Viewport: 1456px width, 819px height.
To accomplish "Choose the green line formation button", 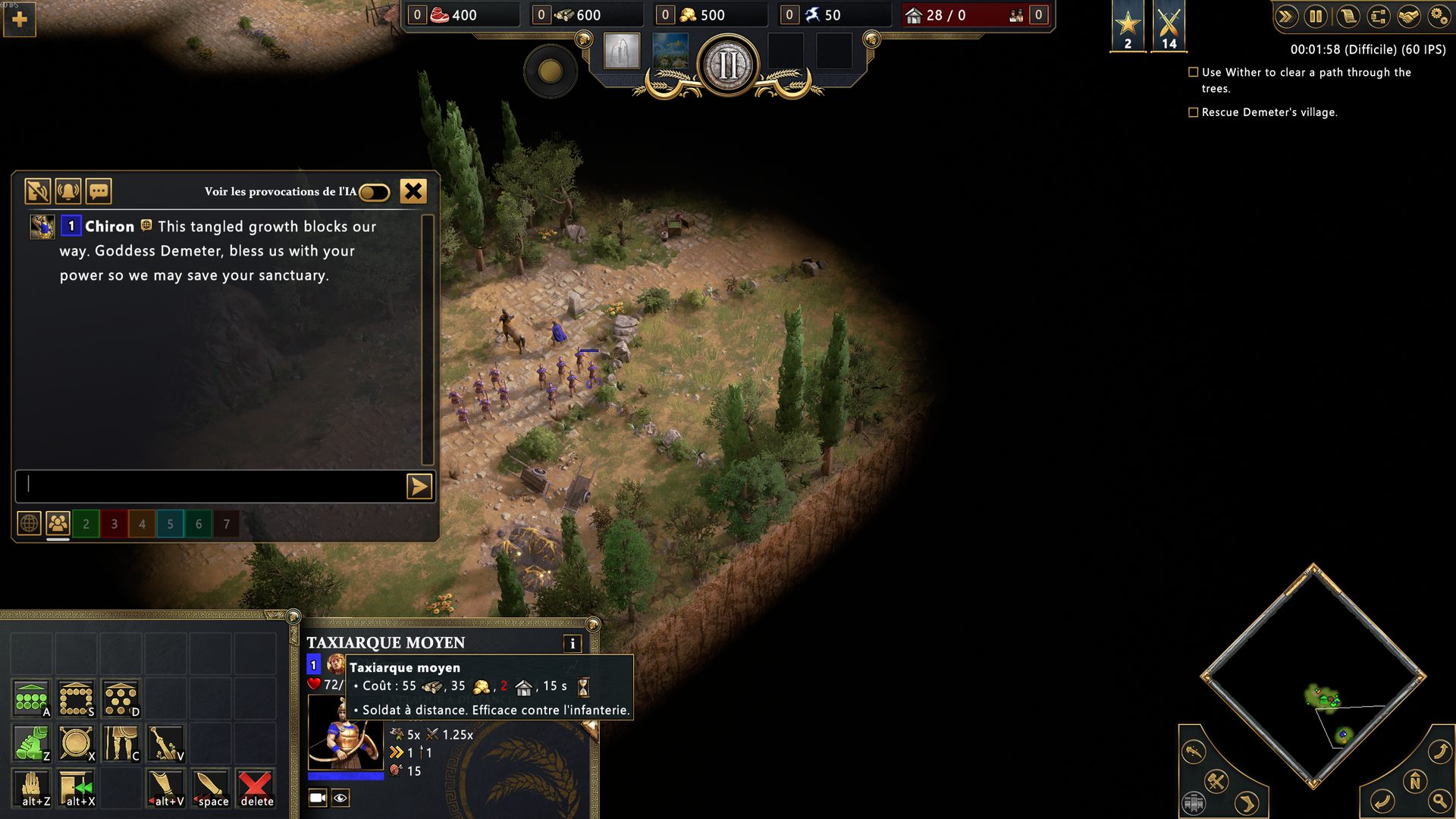I will pyautogui.click(x=32, y=698).
